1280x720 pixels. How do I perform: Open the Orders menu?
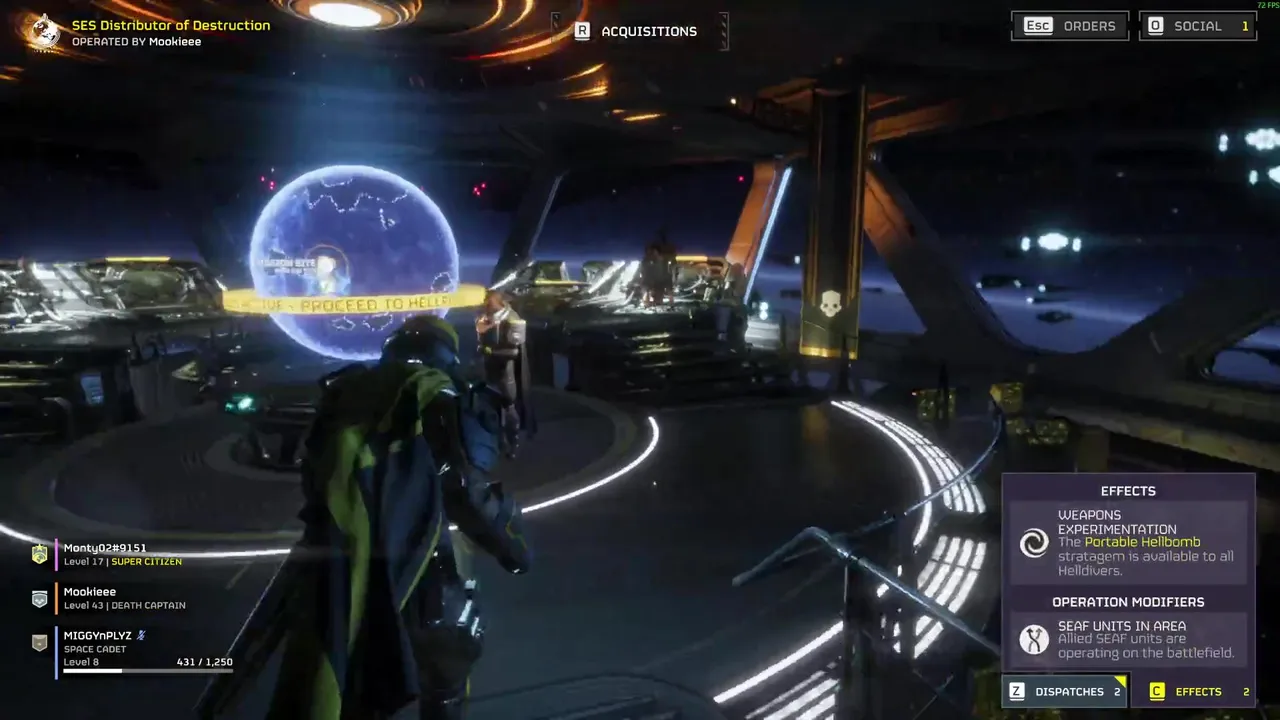(1070, 26)
